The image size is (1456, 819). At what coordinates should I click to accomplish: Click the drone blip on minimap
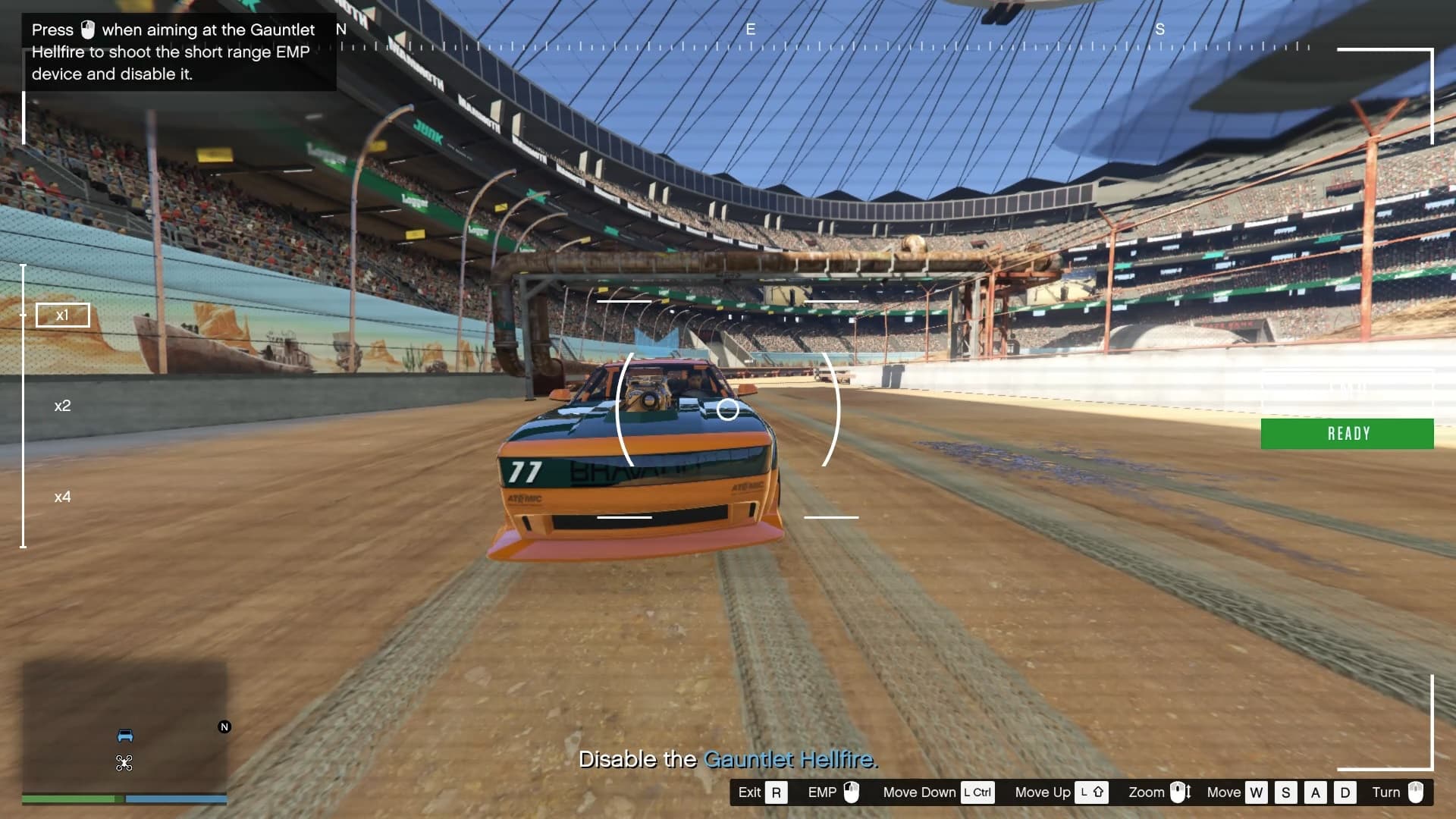(124, 763)
